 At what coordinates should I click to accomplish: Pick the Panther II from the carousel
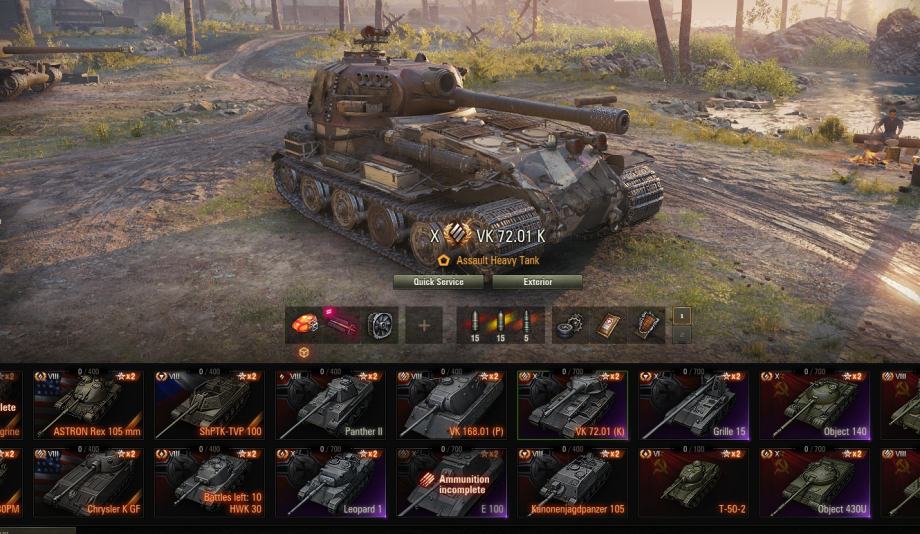(330, 404)
